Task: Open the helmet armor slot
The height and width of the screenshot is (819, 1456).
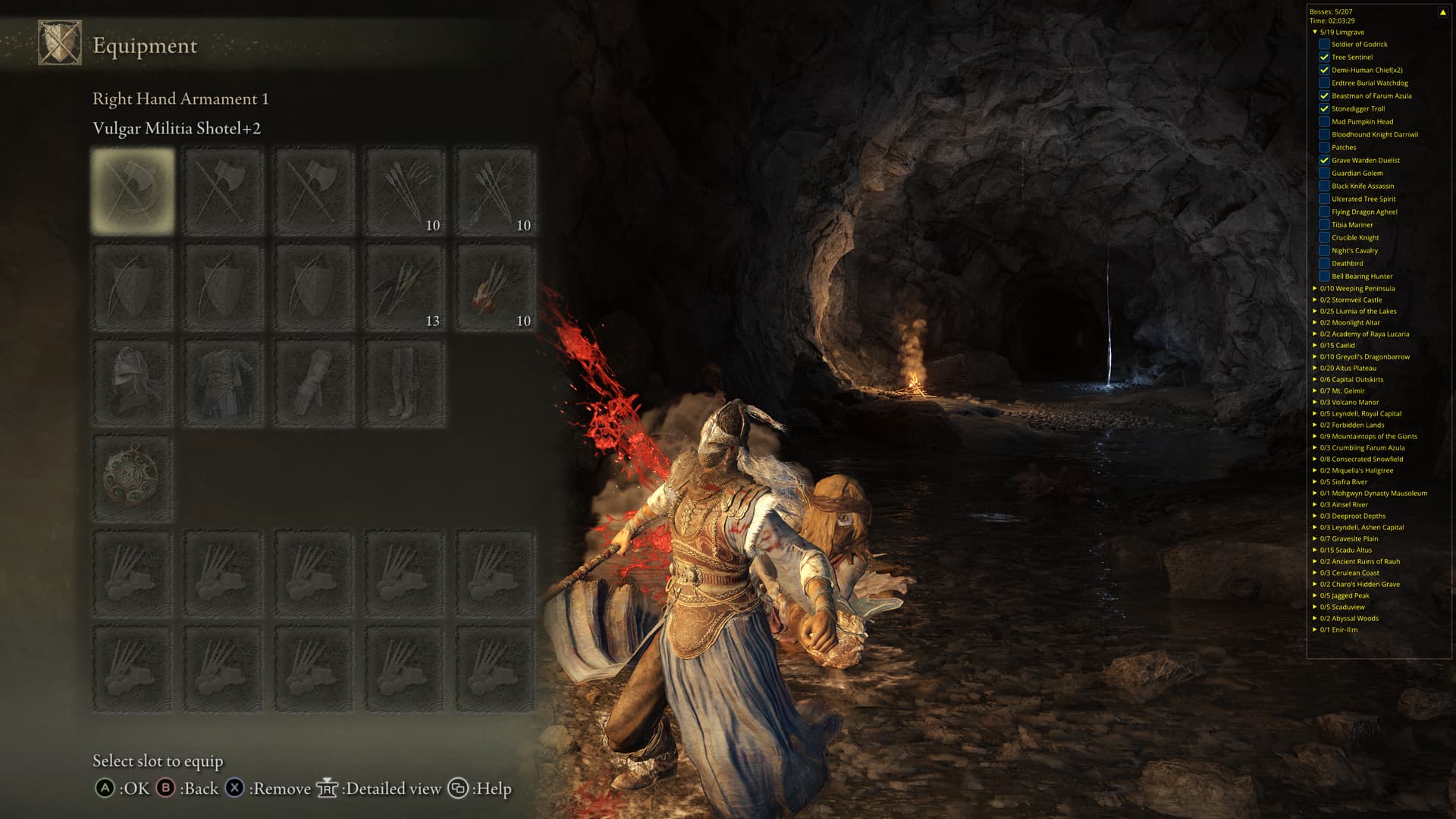Action: point(133,383)
